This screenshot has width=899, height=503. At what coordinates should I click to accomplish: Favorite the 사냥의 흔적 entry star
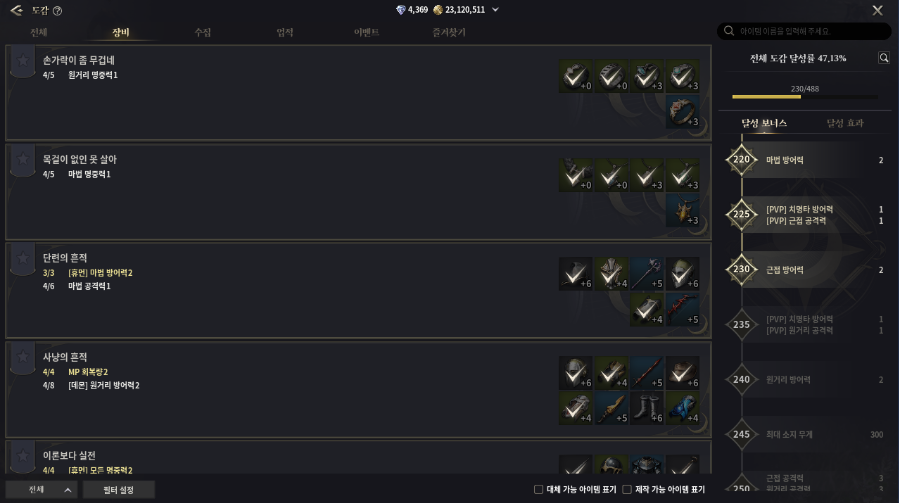22,357
